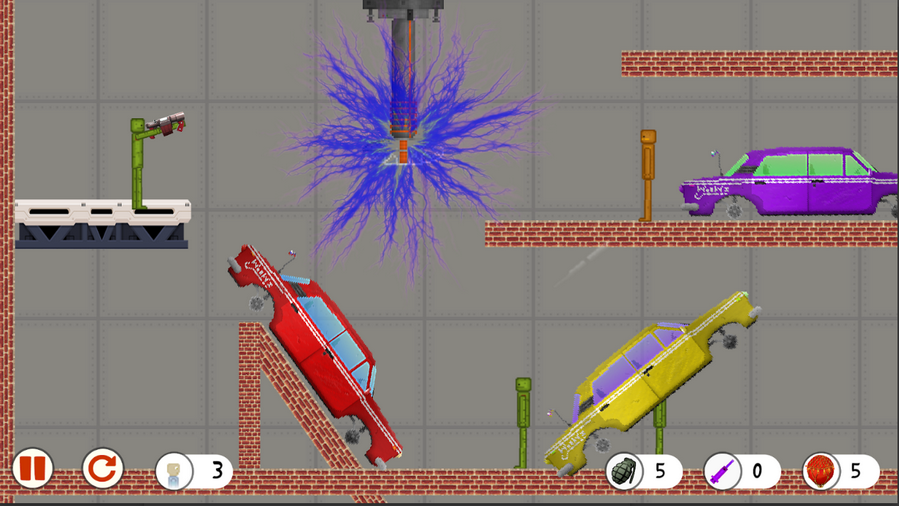Image resolution: width=899 pixels, height=506 pixels.
Task: Choose the purple syringe item
Action: pyautogui.click(x=722, y=471)
